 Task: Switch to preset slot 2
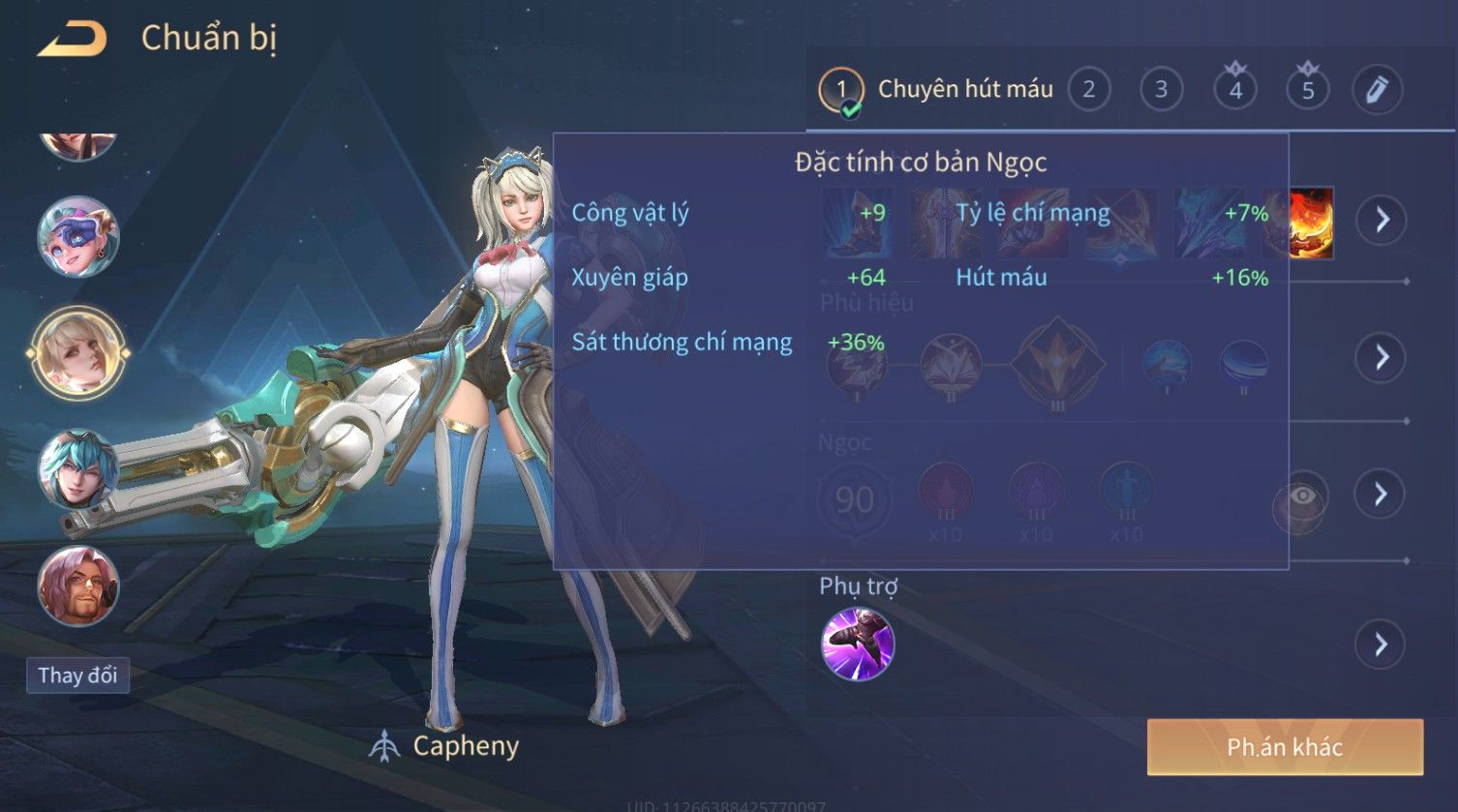click(x=1089, y=90)
